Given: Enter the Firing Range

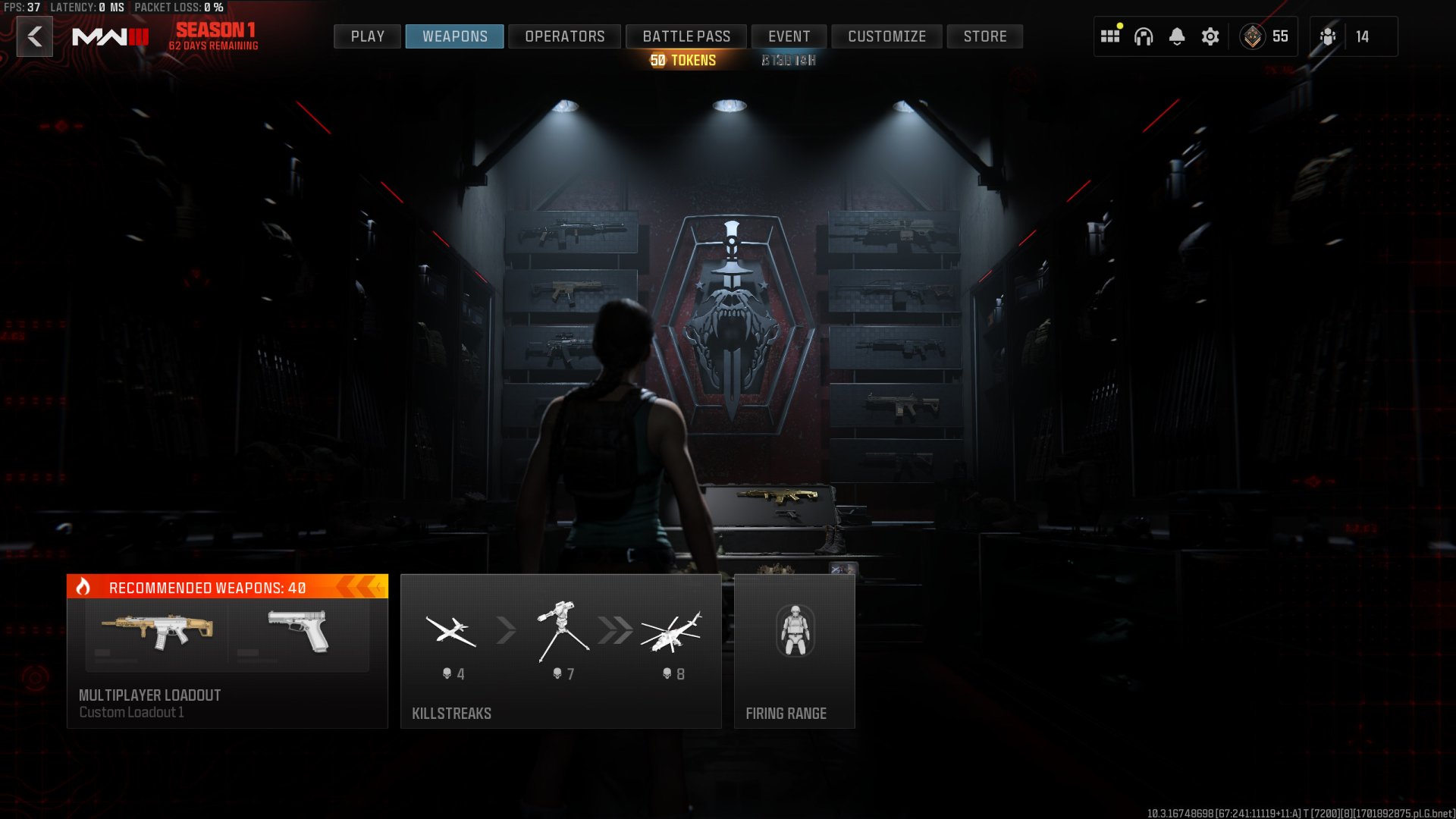Looking at the screenshot, I should (794, 652).
